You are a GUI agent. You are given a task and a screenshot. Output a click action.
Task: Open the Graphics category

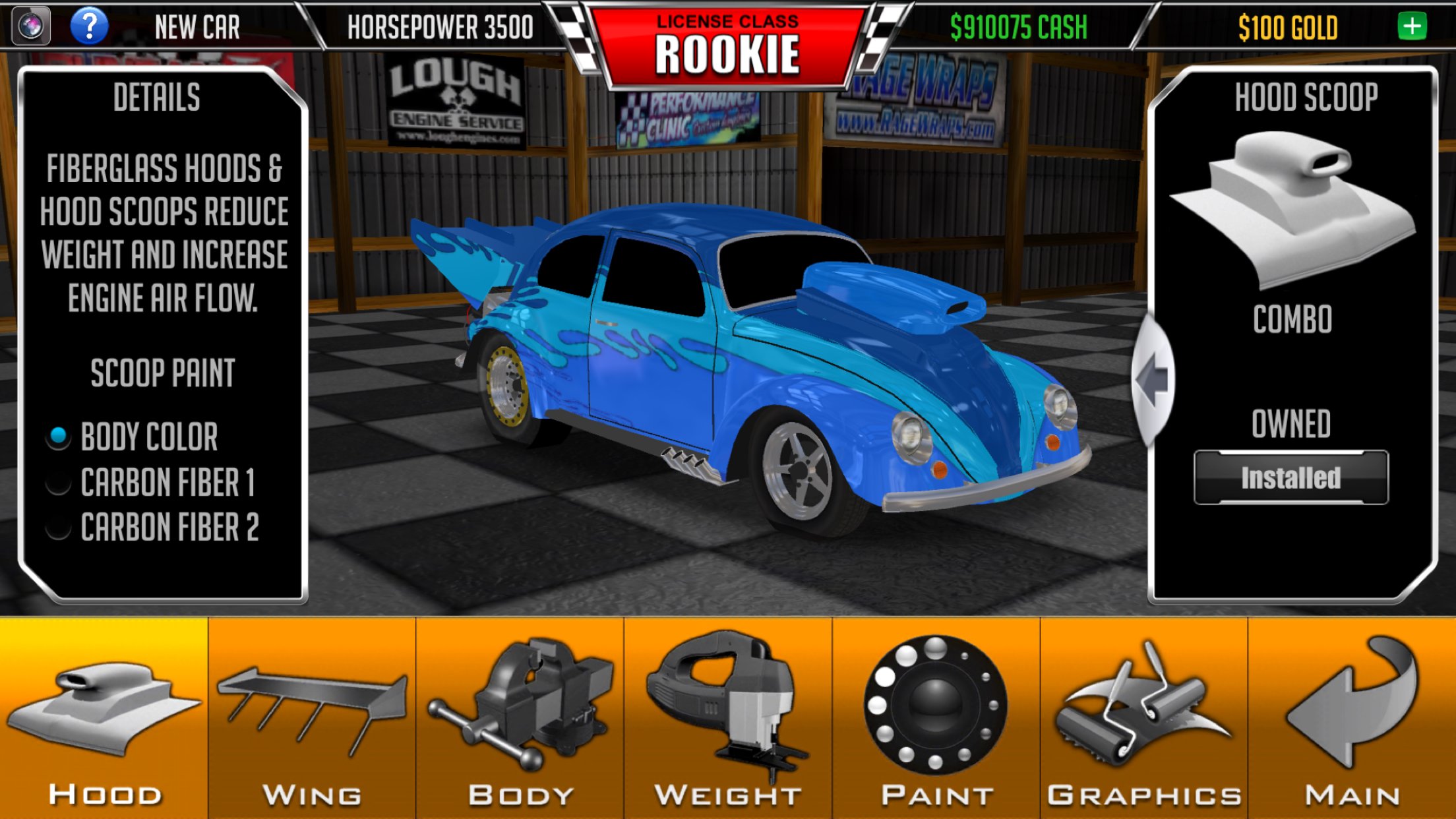pos(1143,719)
